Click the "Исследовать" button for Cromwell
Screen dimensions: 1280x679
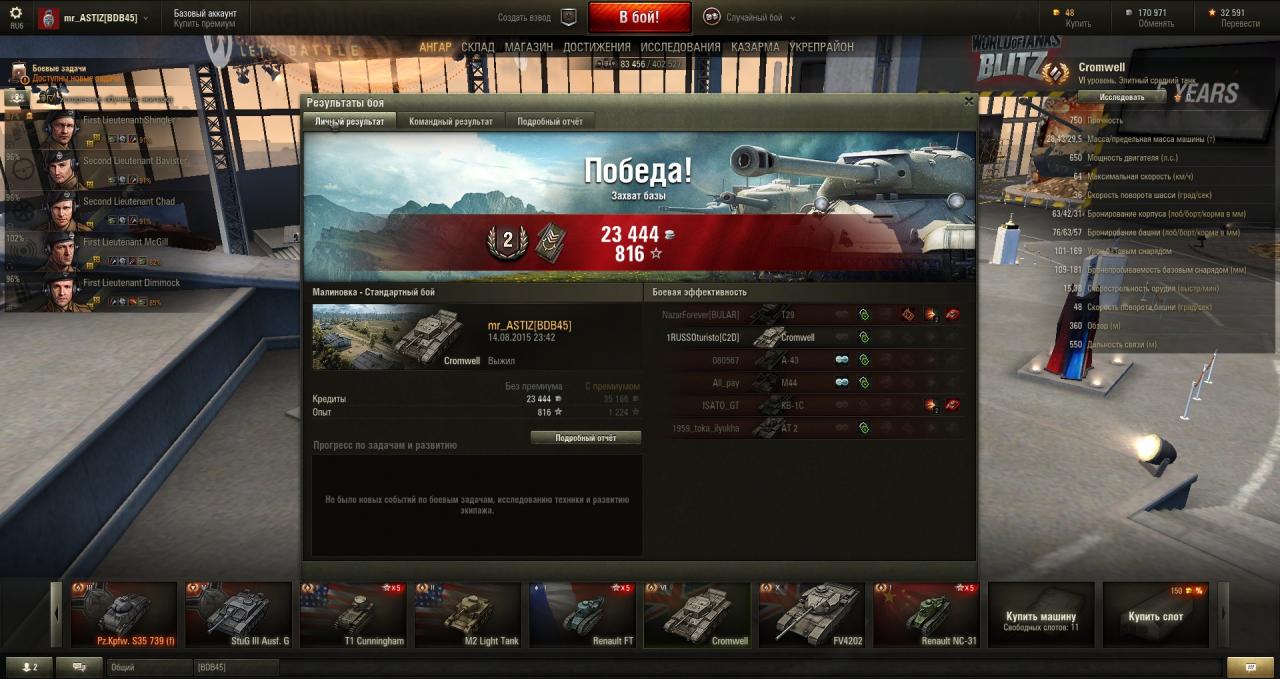(x=1121, y=97)
